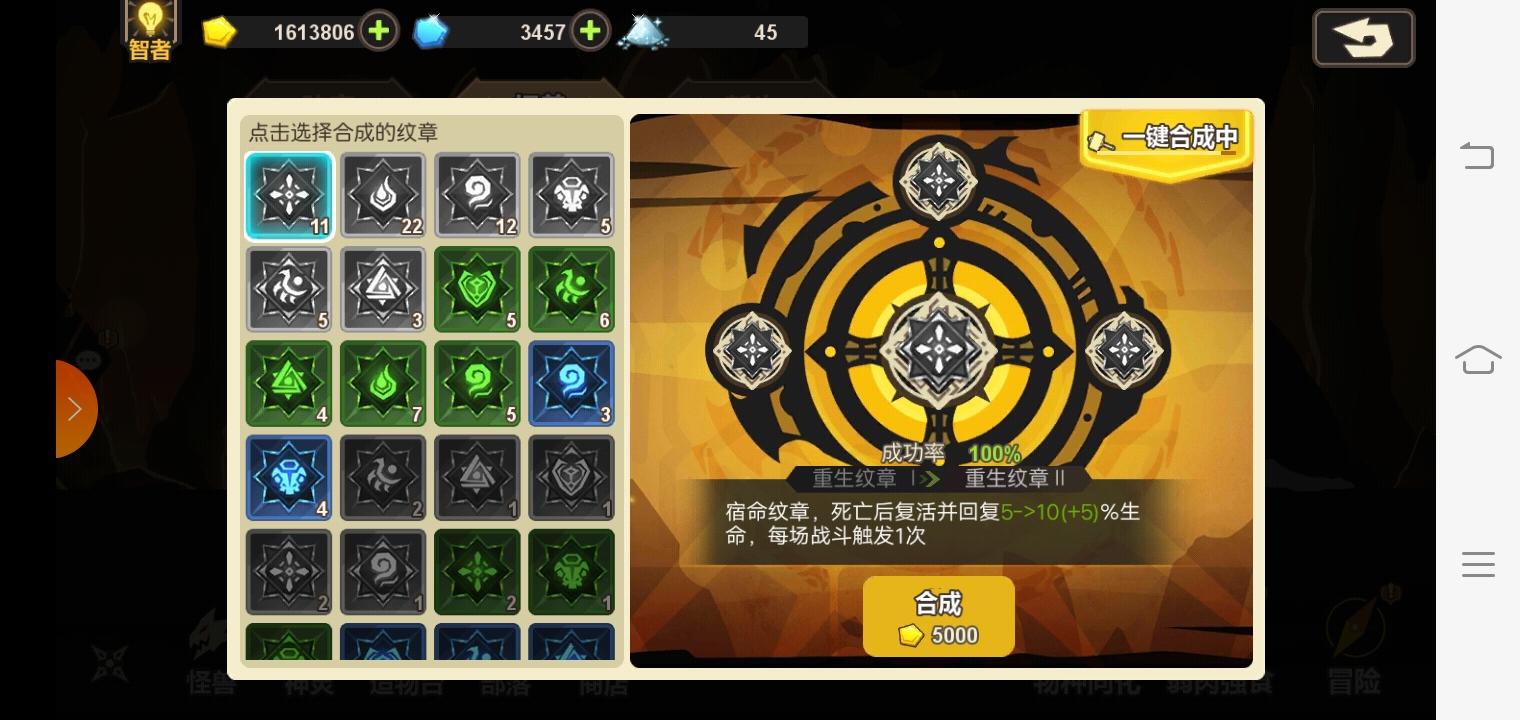Click the central emblem in the synthesis circle

[938, 348]
